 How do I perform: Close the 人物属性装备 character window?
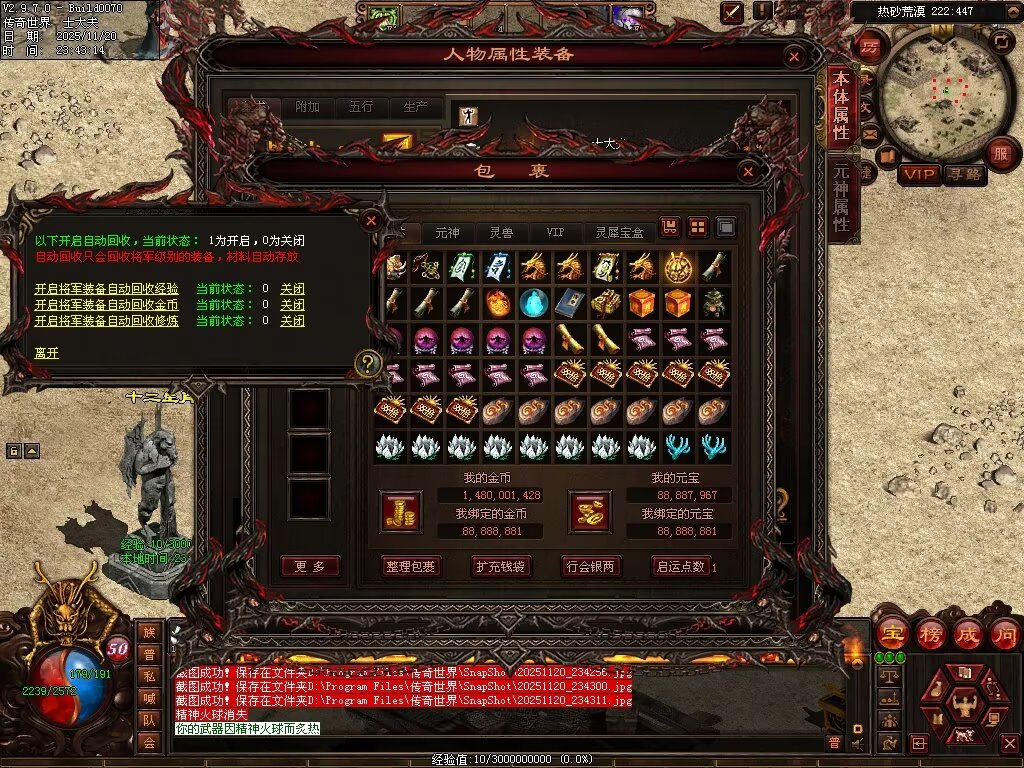[x=795, y=57]
